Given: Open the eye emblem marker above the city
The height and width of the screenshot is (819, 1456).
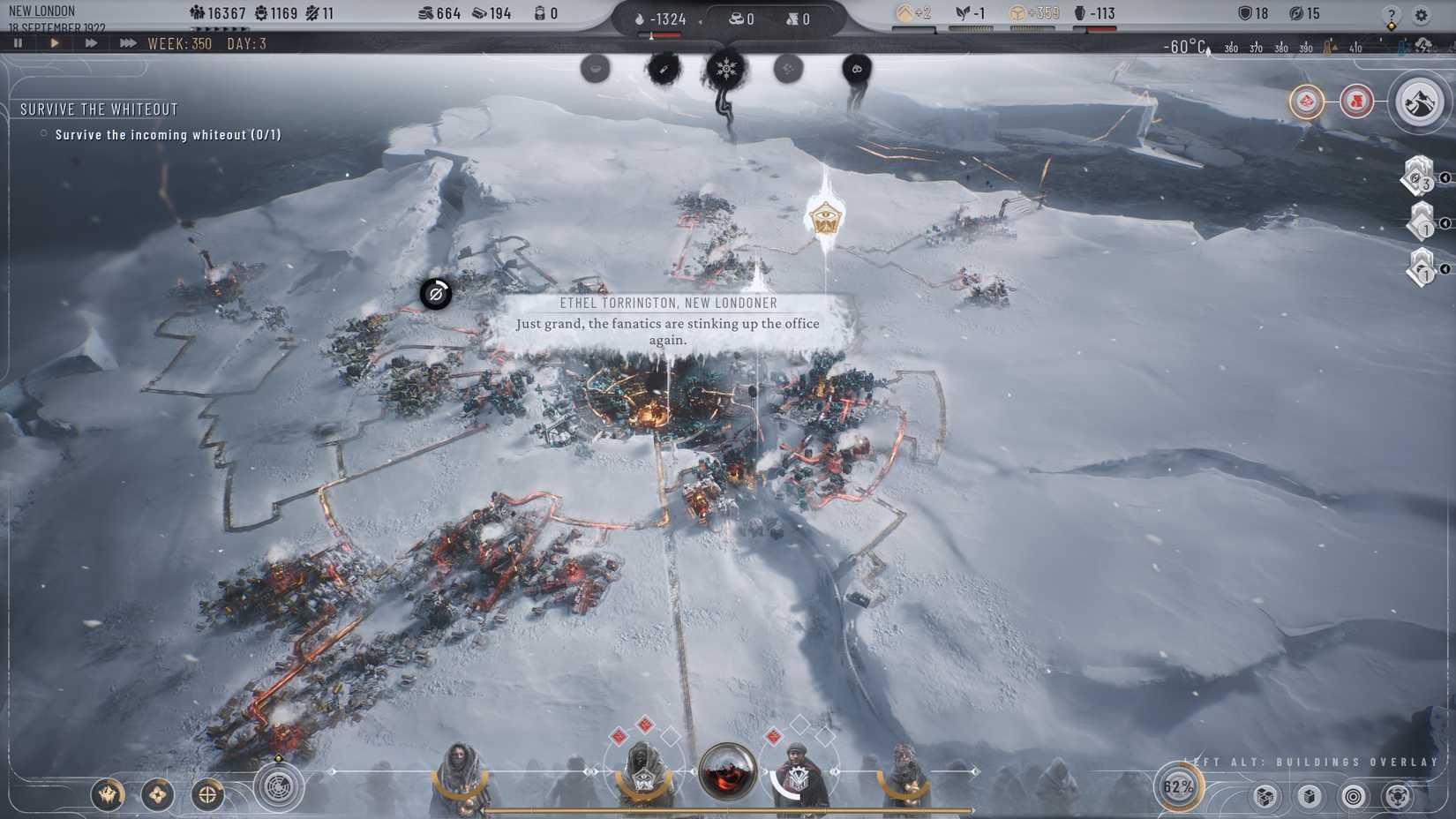Looking at the screenshot, I should point(825,218).
